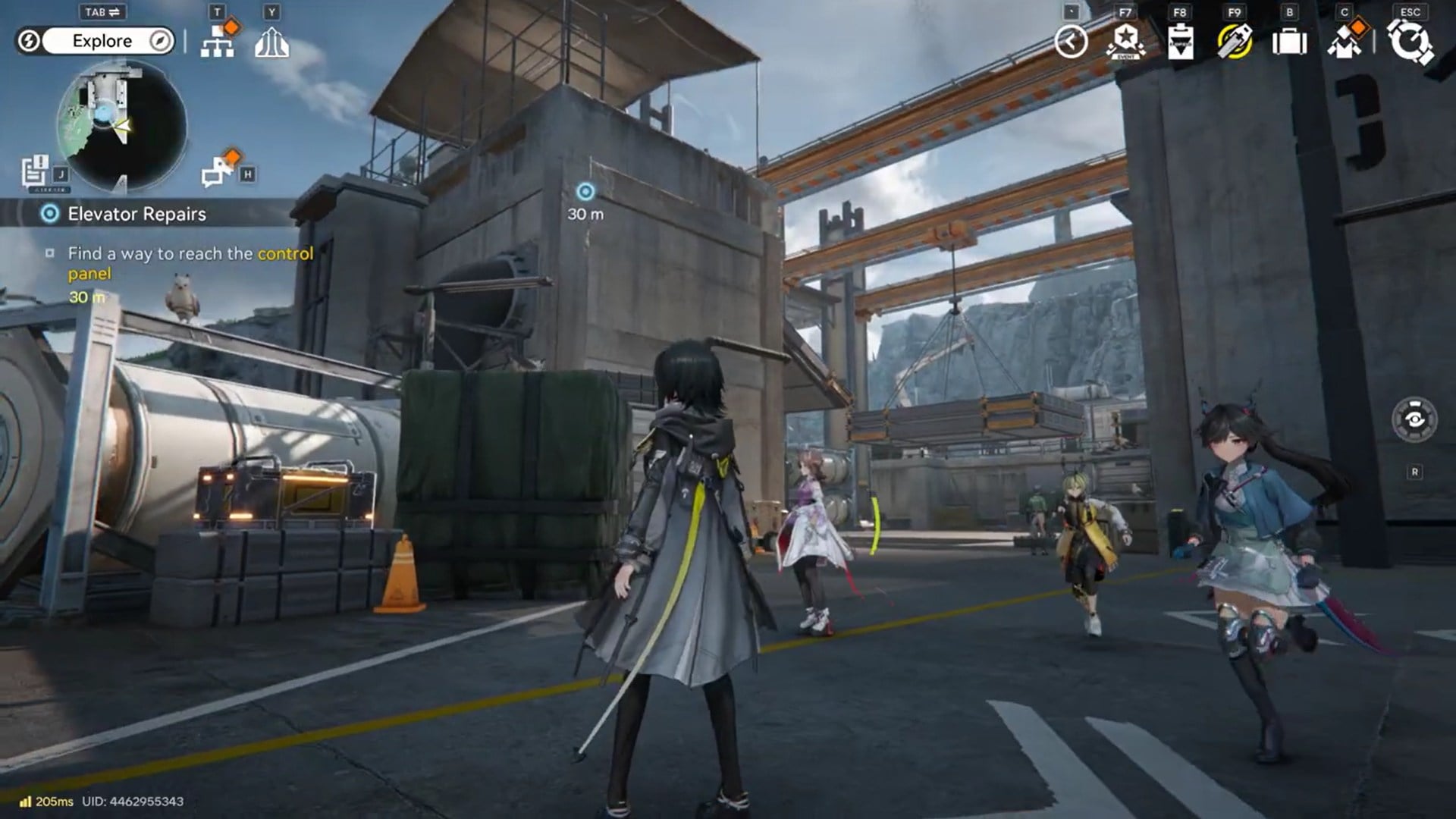This screenshot has width=1456, height=819.
Task: Open the three-arrows icon beside the tree icon
Action: (271, 42)
